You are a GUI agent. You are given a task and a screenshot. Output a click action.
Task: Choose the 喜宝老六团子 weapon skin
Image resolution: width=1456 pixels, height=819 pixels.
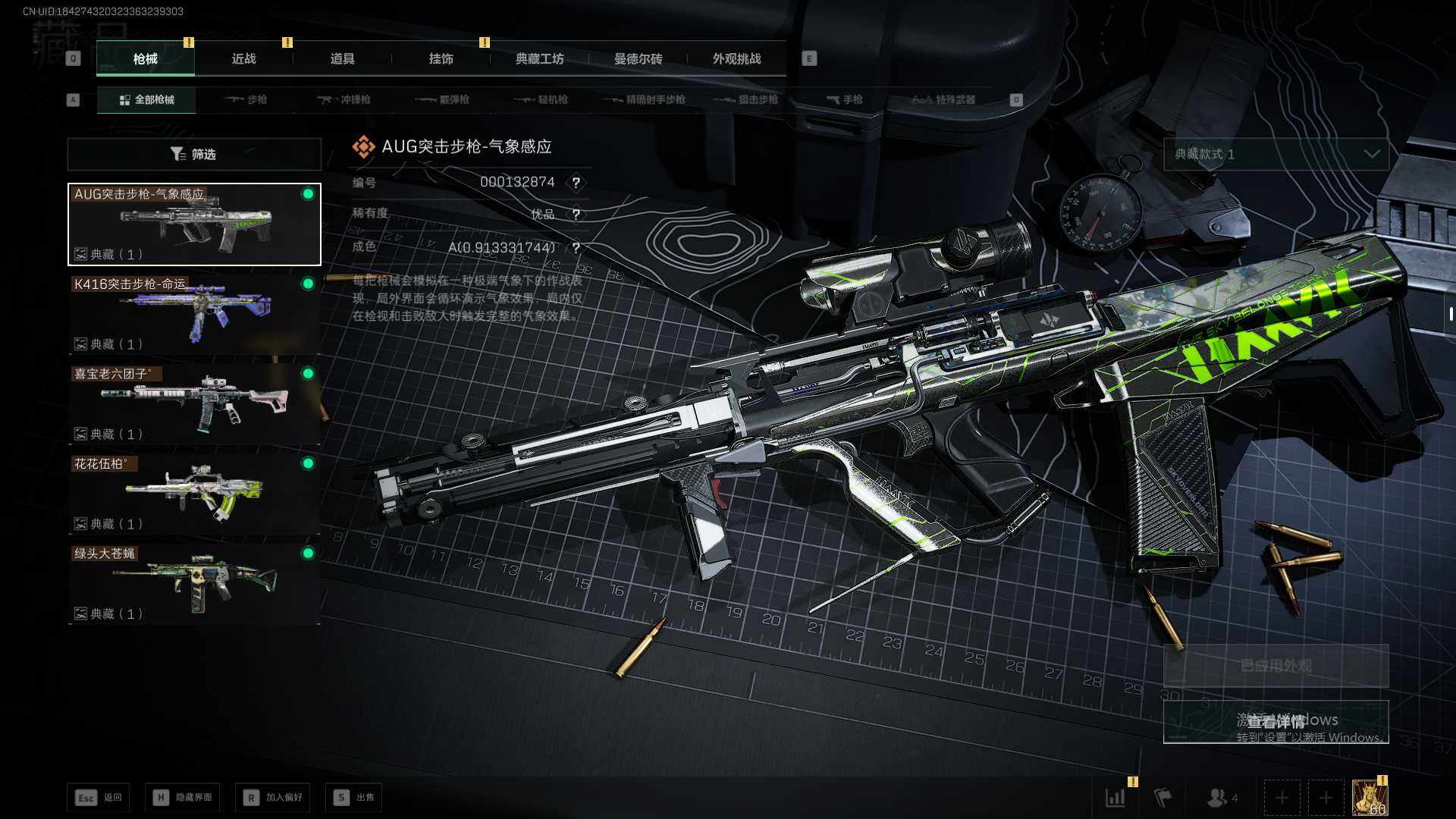pos(194,403)
